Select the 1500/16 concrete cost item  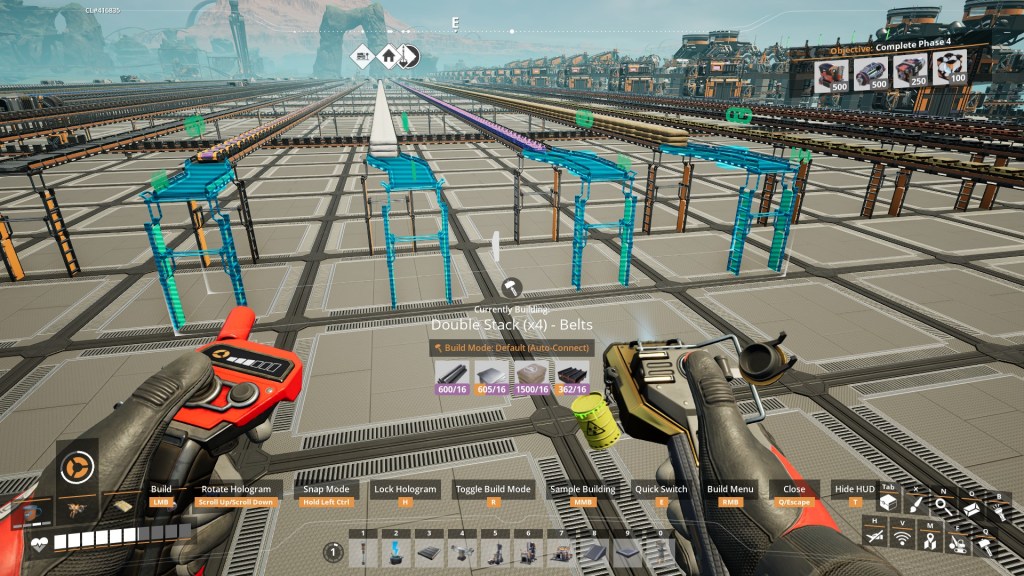(532, 377)
